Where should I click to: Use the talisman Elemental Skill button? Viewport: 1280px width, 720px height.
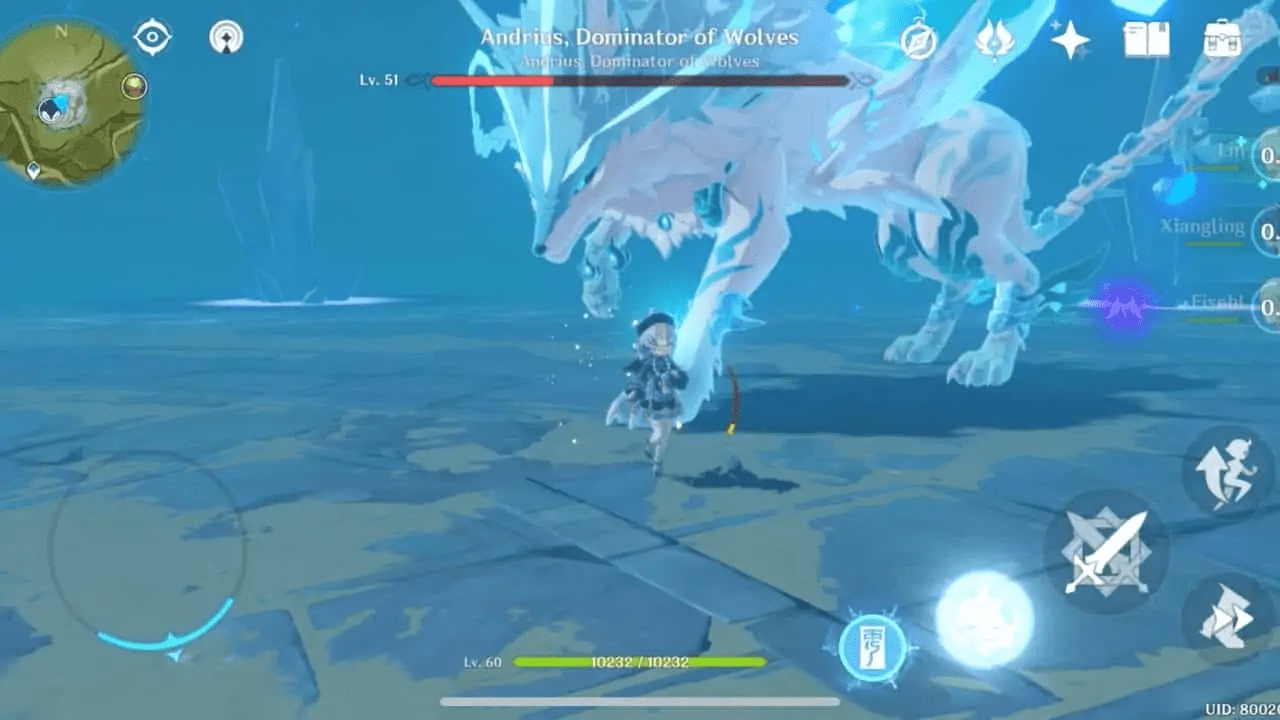pyautogui.click(x=872, y=647)
